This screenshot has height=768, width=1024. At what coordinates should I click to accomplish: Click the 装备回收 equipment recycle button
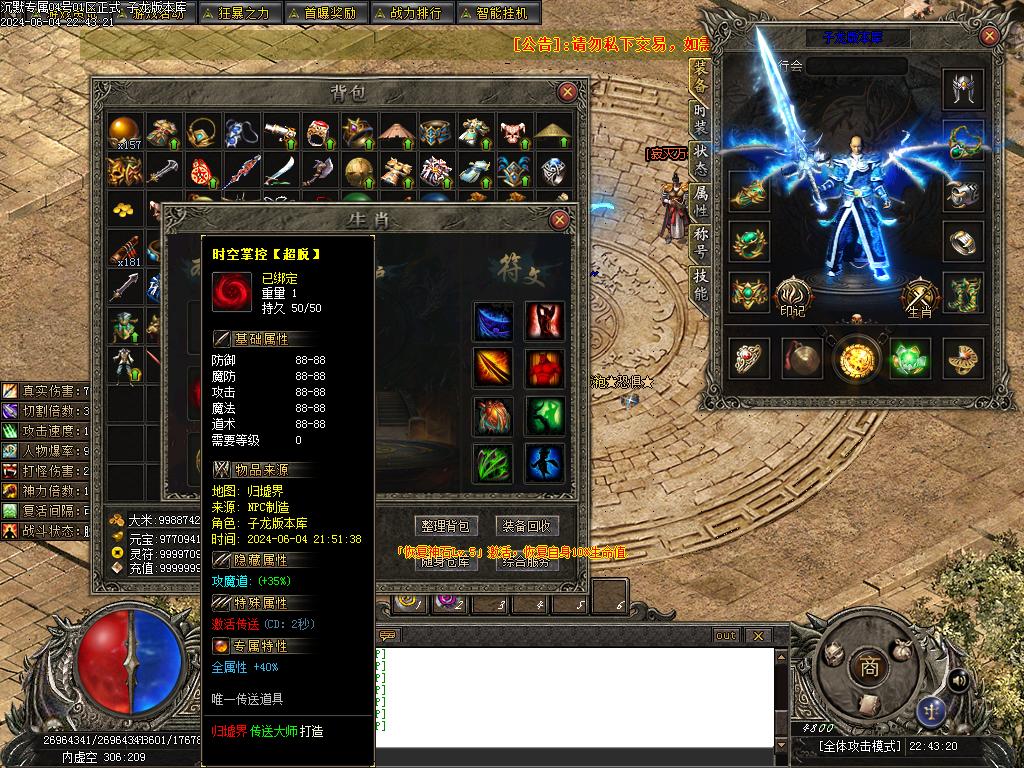(x=527, y=526)
